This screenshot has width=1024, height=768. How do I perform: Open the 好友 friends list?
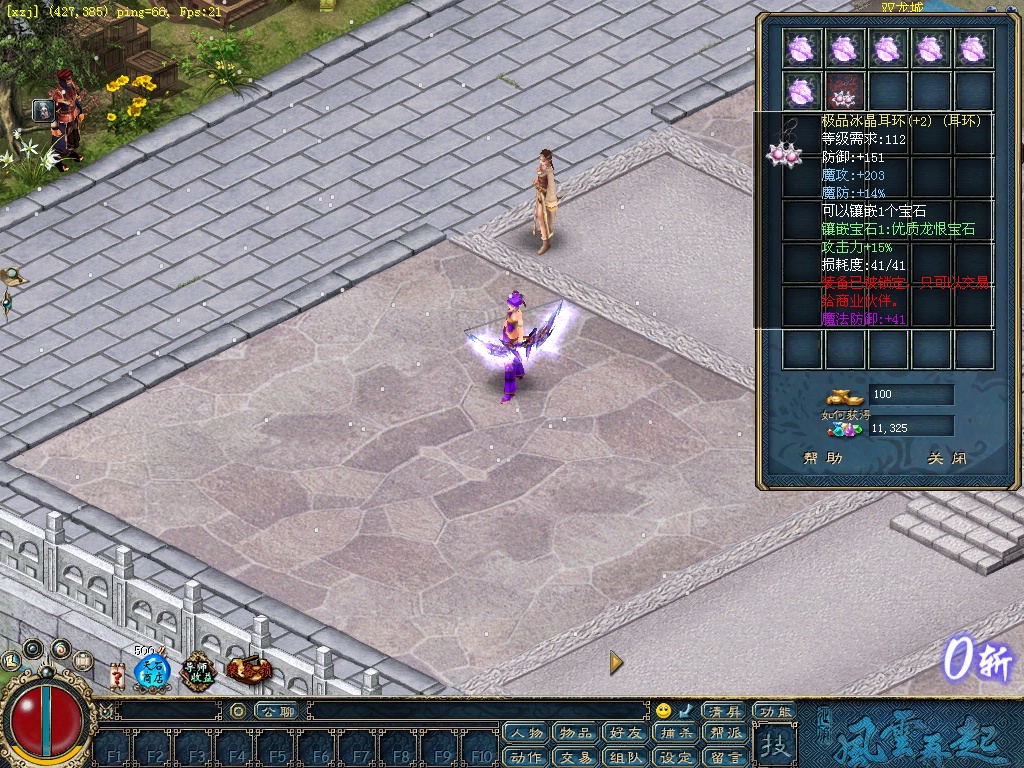tap(626, 734)
